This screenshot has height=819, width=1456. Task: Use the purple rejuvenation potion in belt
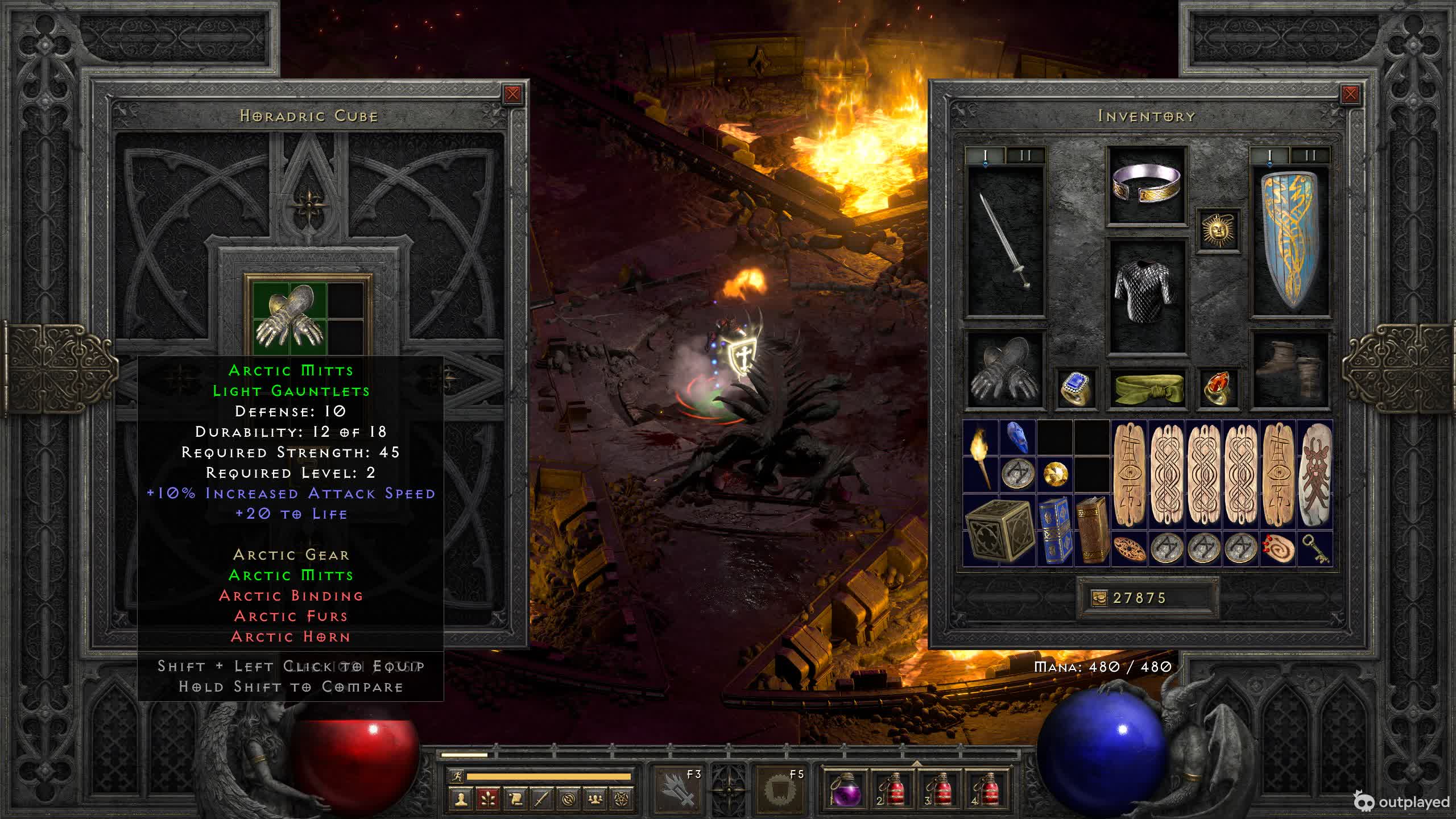click(x=845, y=789)
